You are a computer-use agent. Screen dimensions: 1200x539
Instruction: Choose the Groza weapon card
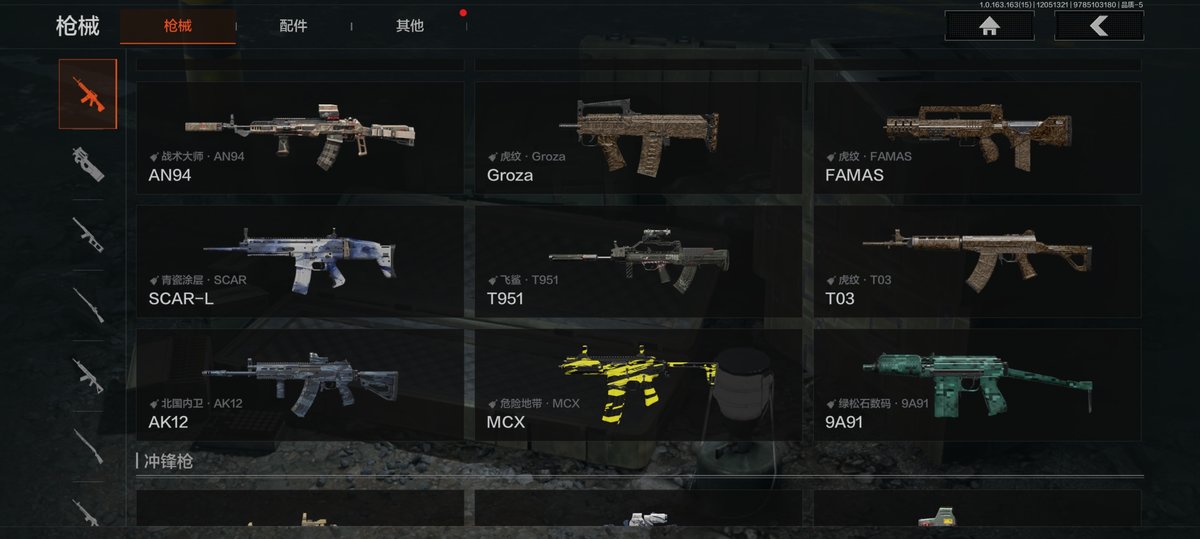[x=638, y=138]
